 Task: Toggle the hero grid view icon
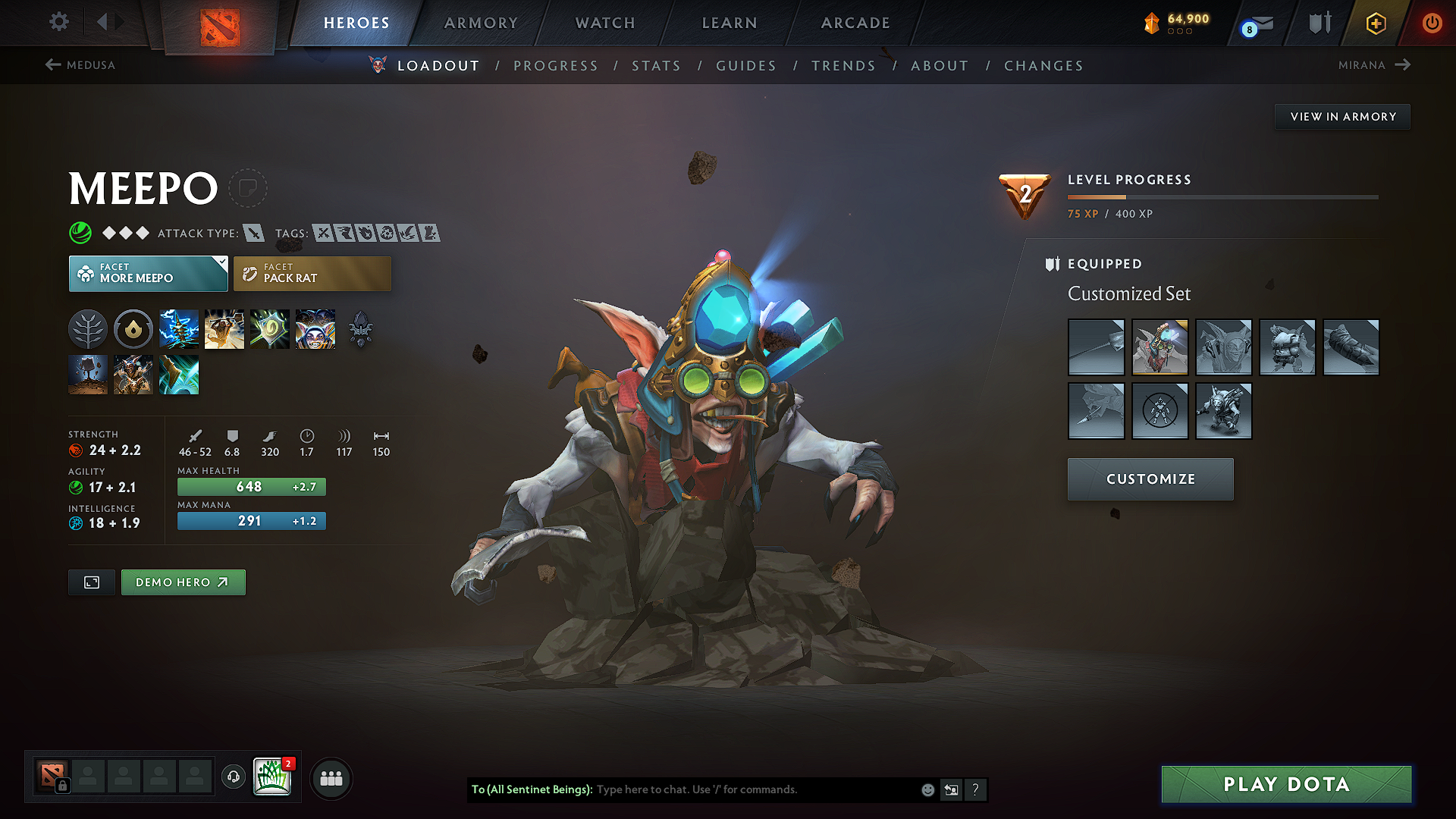pyautogui.click(x=91, y=582)
